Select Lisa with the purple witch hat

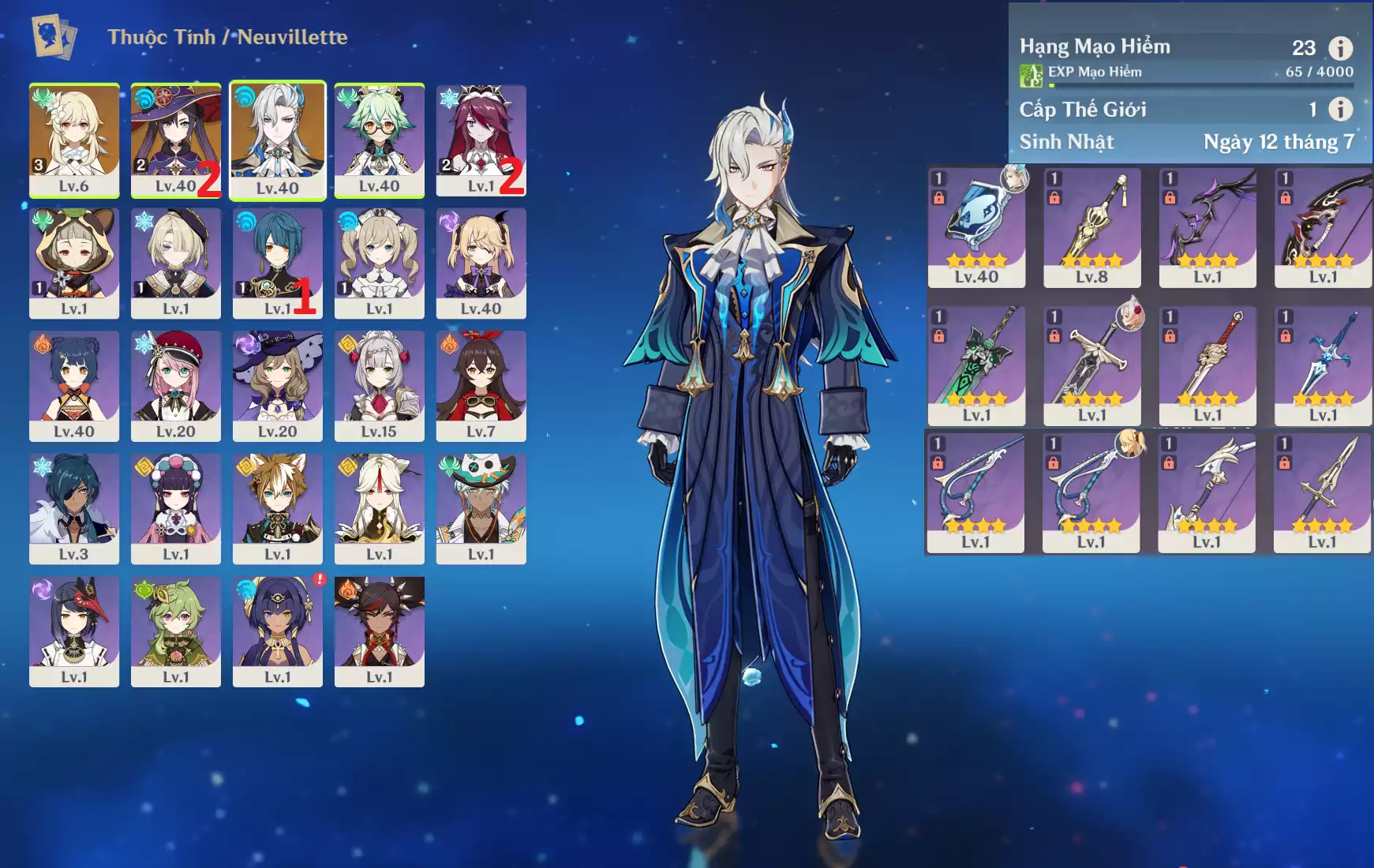point(277,385)
